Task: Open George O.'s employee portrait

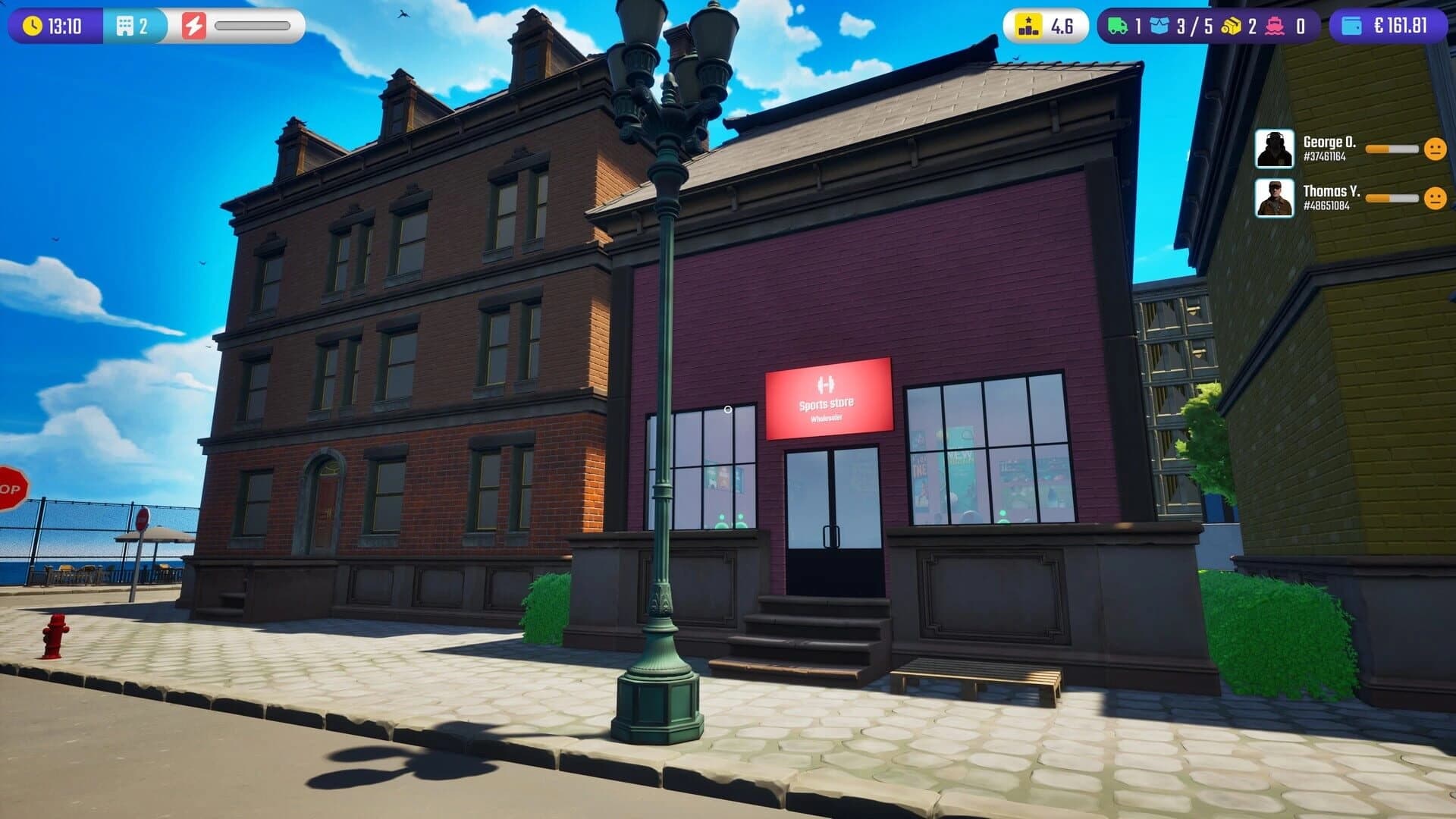Action: [x=1276, y=149]
